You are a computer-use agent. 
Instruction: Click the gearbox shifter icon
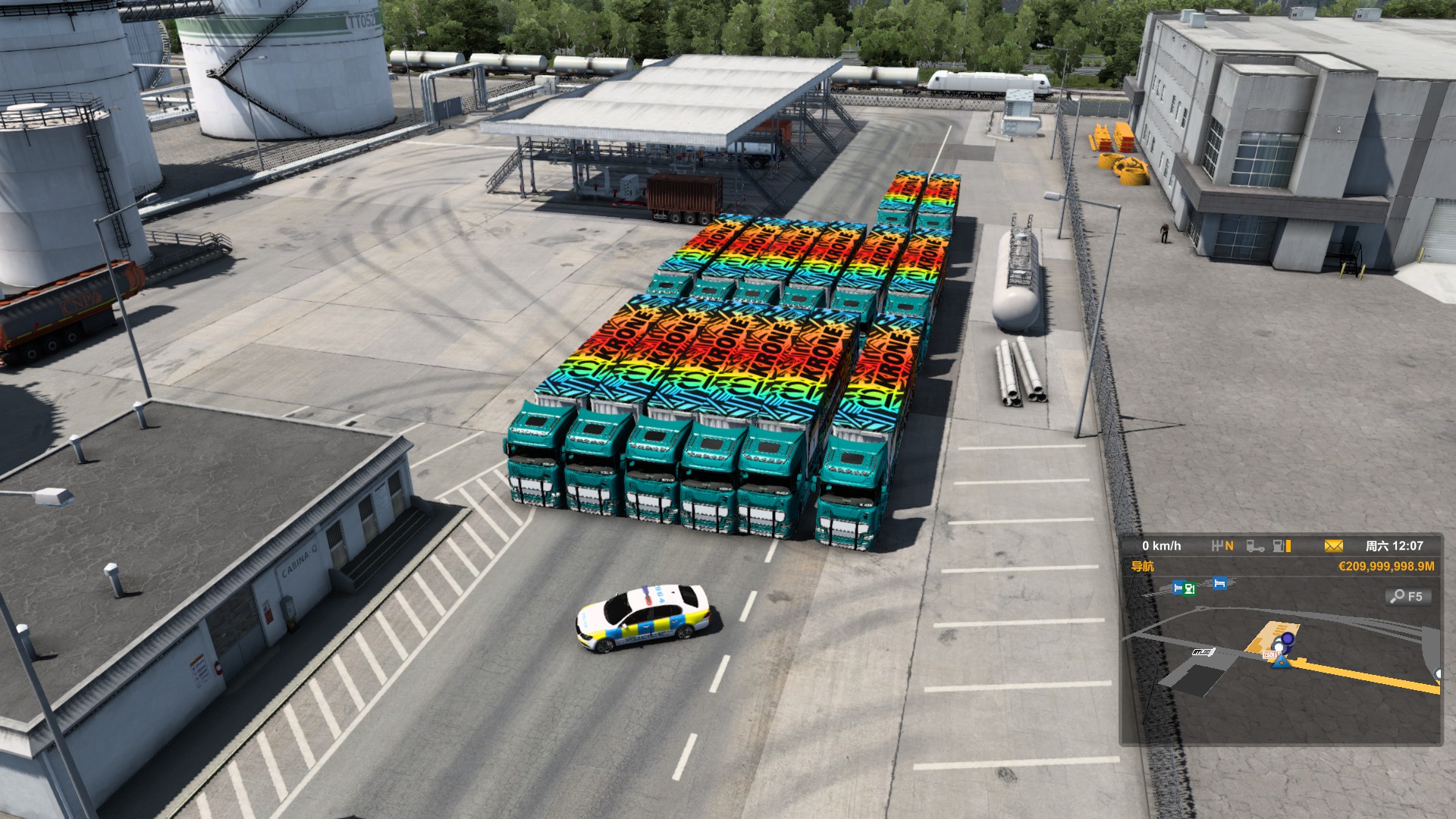1222,546
